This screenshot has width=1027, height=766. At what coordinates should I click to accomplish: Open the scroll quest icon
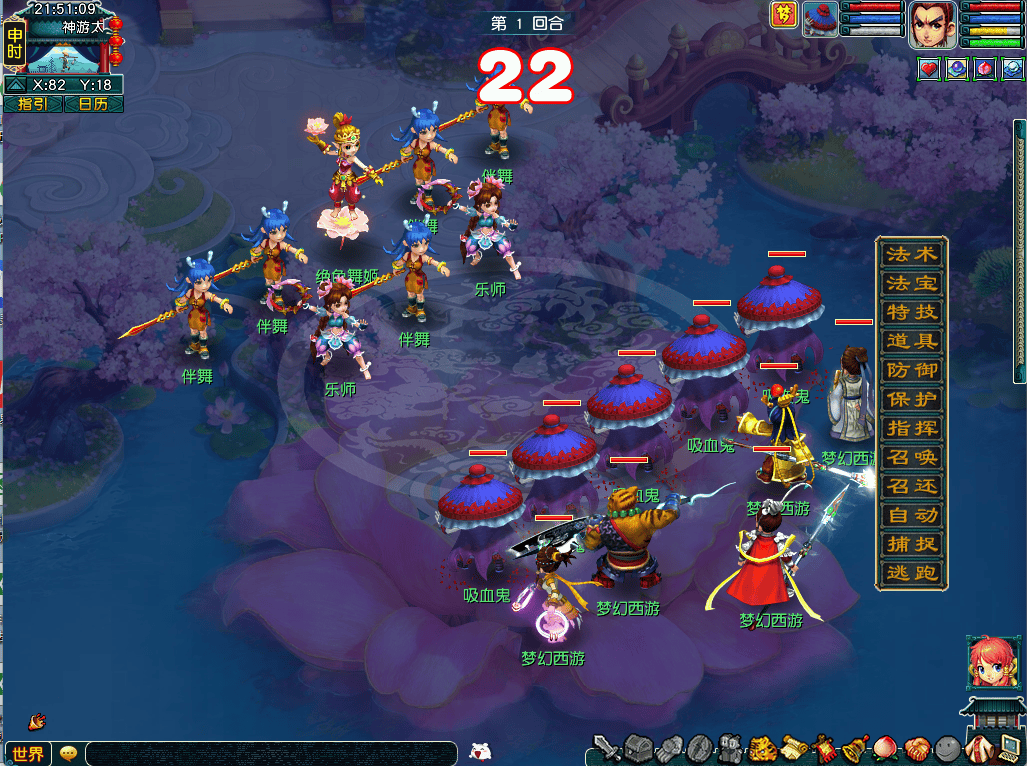point(794,747)
